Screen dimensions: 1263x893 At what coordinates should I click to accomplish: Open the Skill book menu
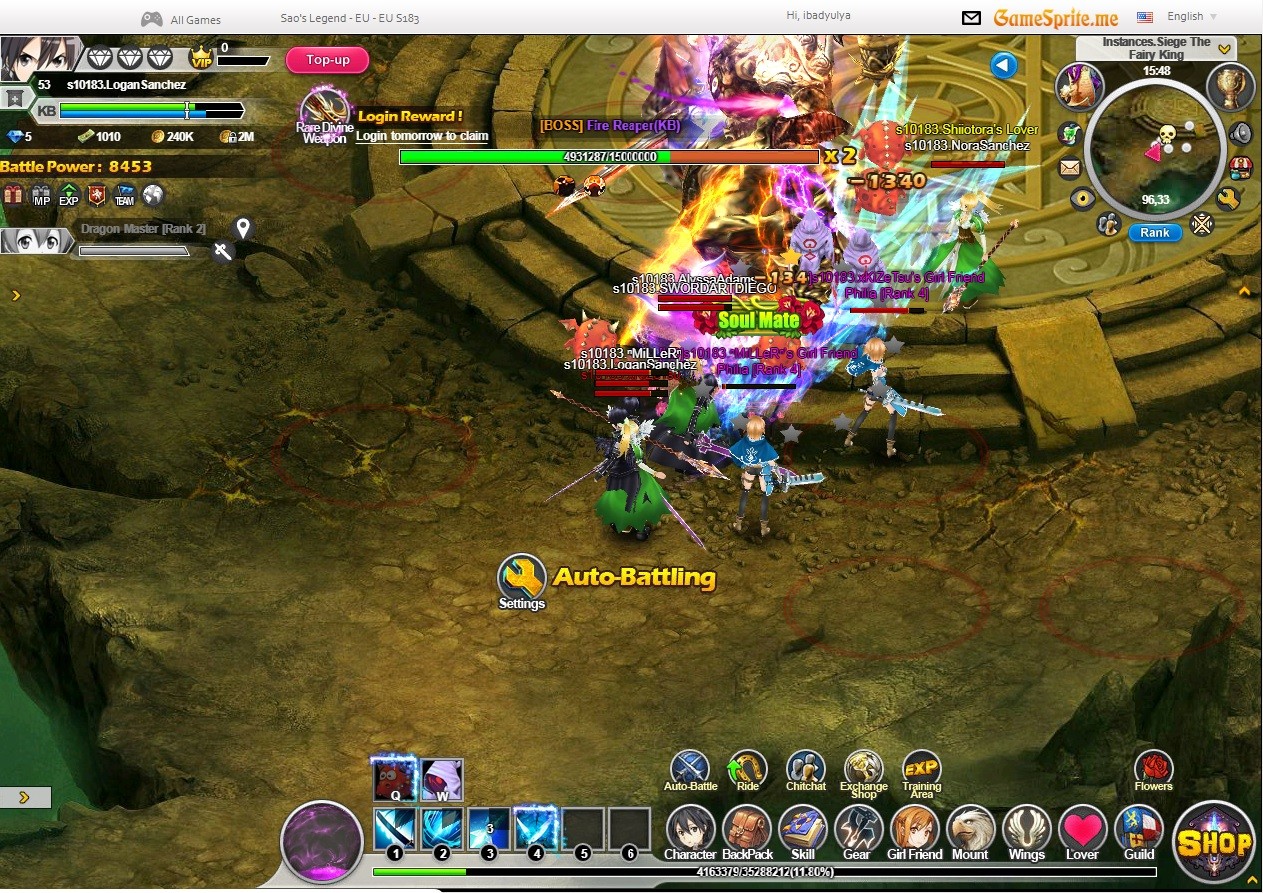802,830
